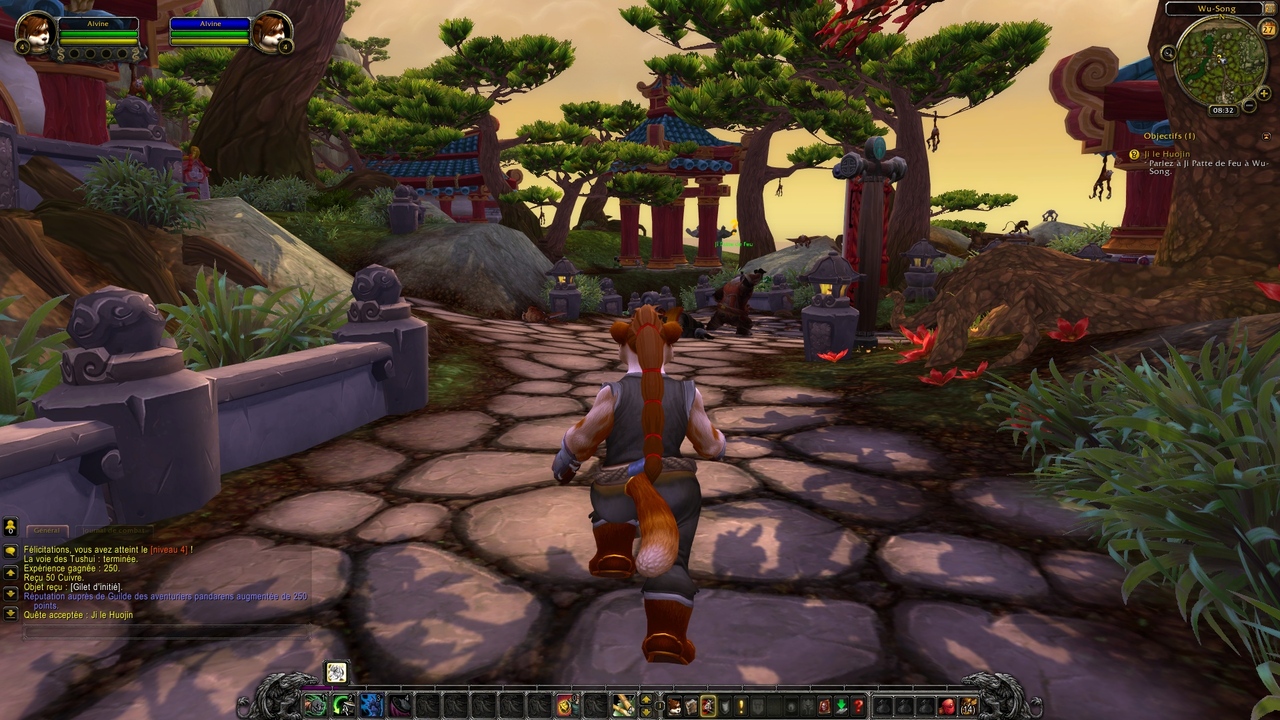The image size is (1280, 720).
Task: Click the stance icon above the action bar
Action: click(336, 672)
